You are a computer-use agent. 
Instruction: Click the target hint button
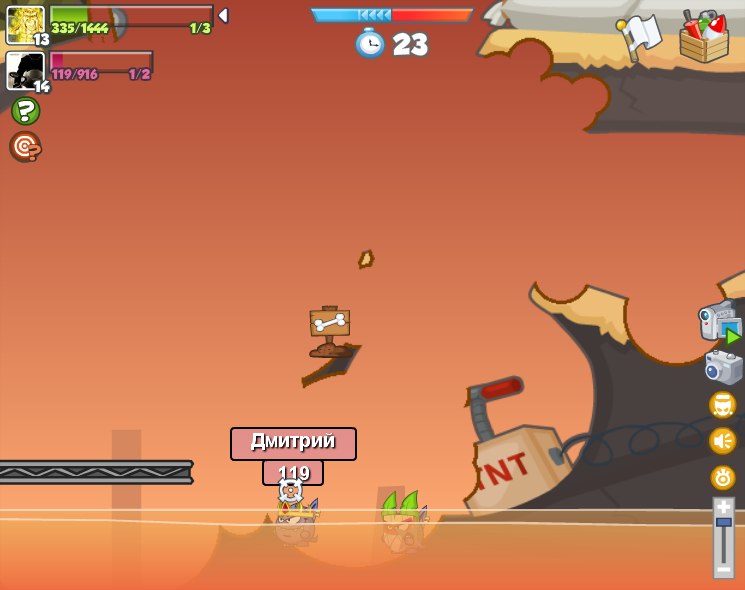pos(25,147)
